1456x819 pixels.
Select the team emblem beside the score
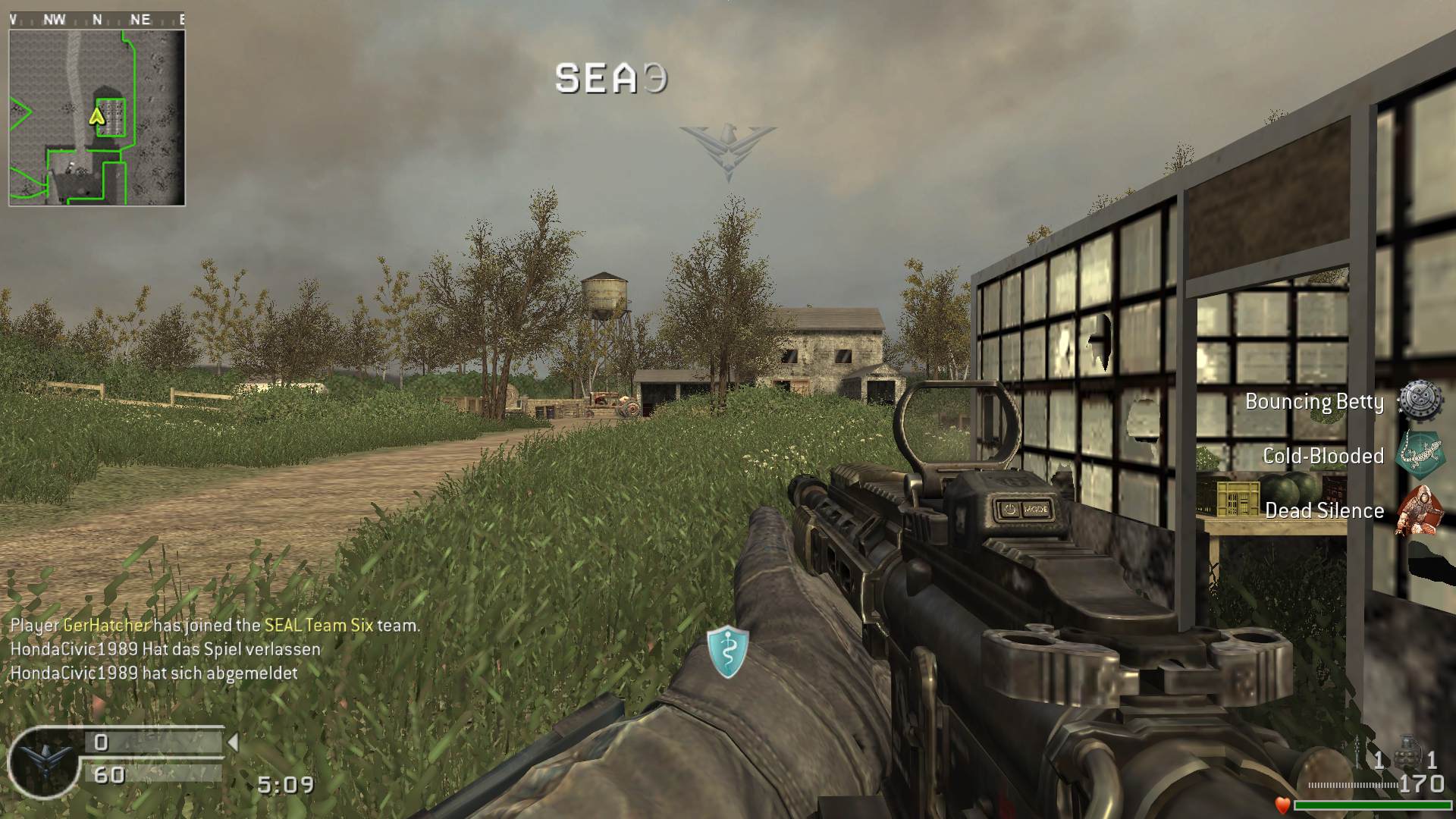[x=42, y=761]
